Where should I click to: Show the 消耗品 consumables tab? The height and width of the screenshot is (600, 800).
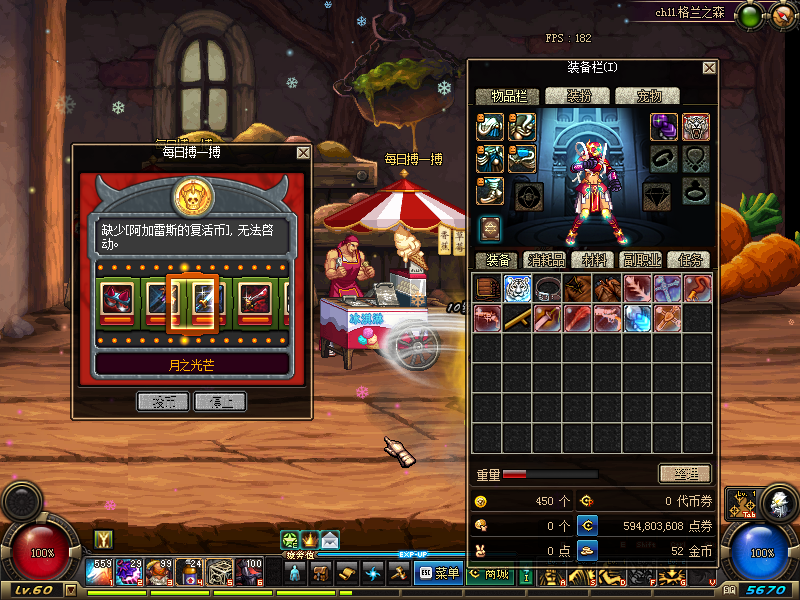[545, 260]
